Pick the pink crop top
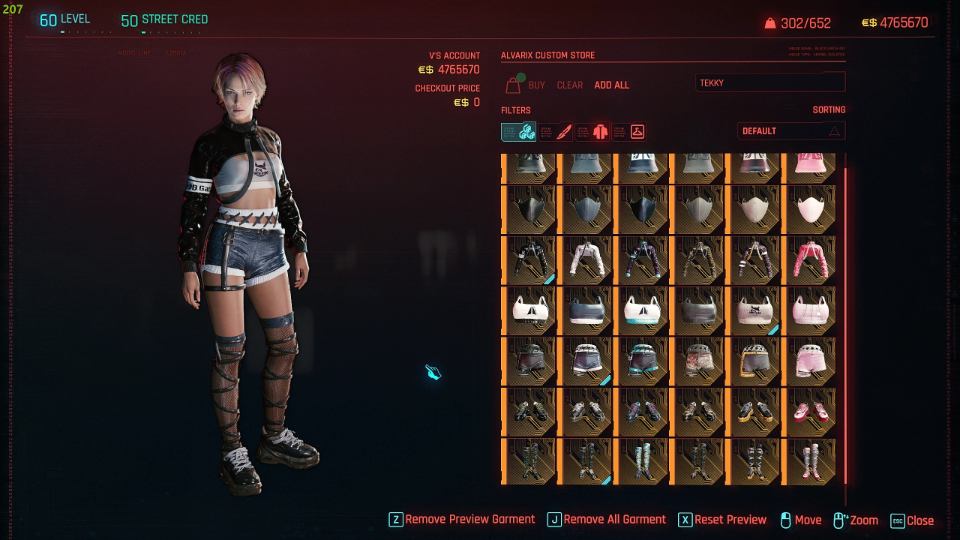The width and height of the screenshot is (960, 540). (810, 310)
